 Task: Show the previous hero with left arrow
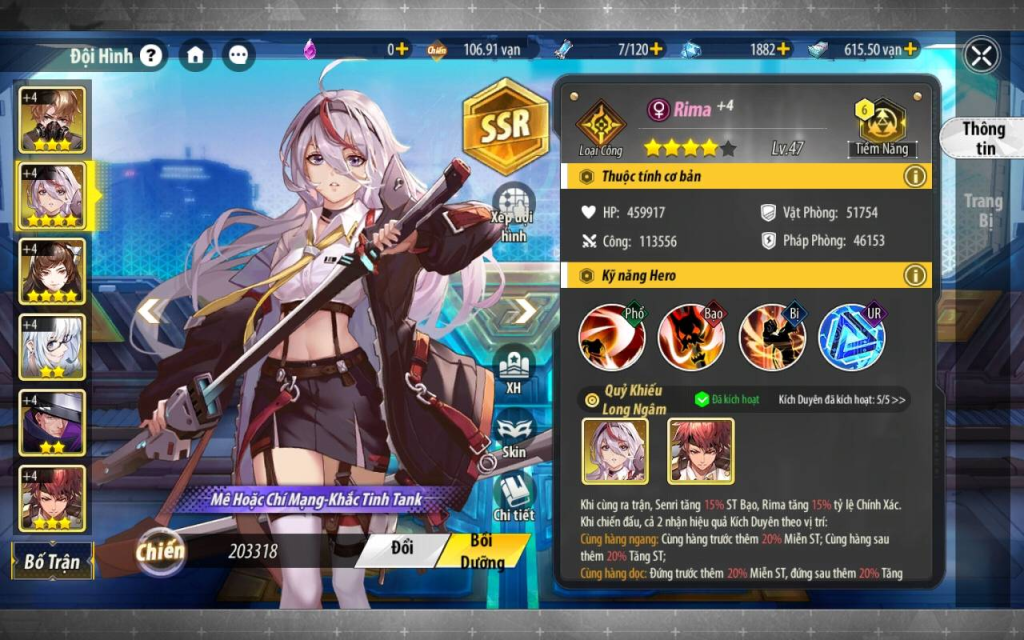click(150, 310)
